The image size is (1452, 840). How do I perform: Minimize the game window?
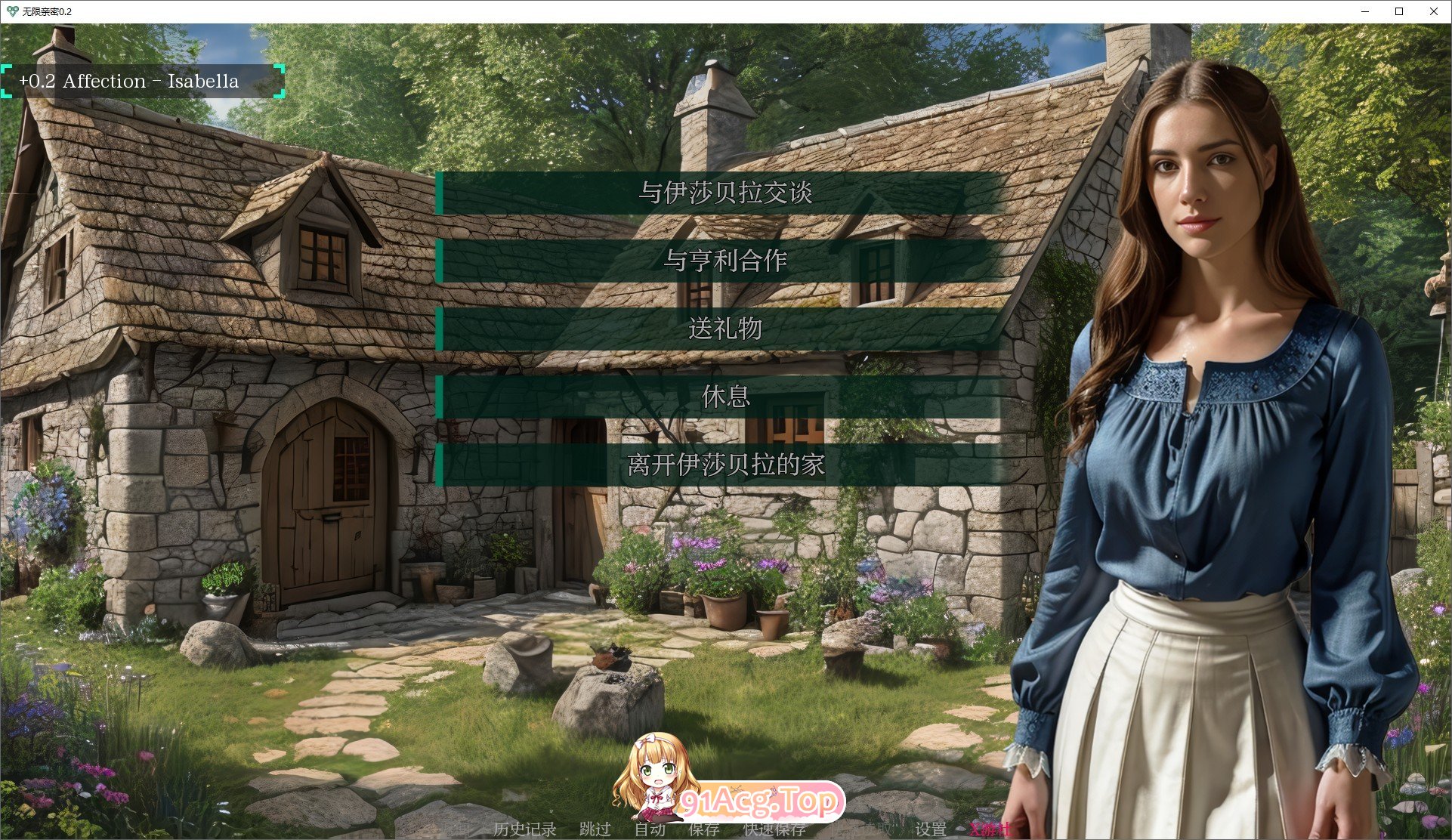tap(1364, 11)
